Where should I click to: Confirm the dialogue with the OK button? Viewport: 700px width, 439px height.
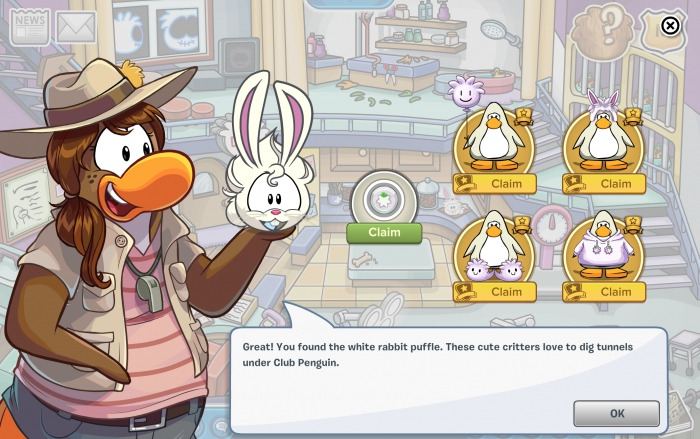point(616,413)
